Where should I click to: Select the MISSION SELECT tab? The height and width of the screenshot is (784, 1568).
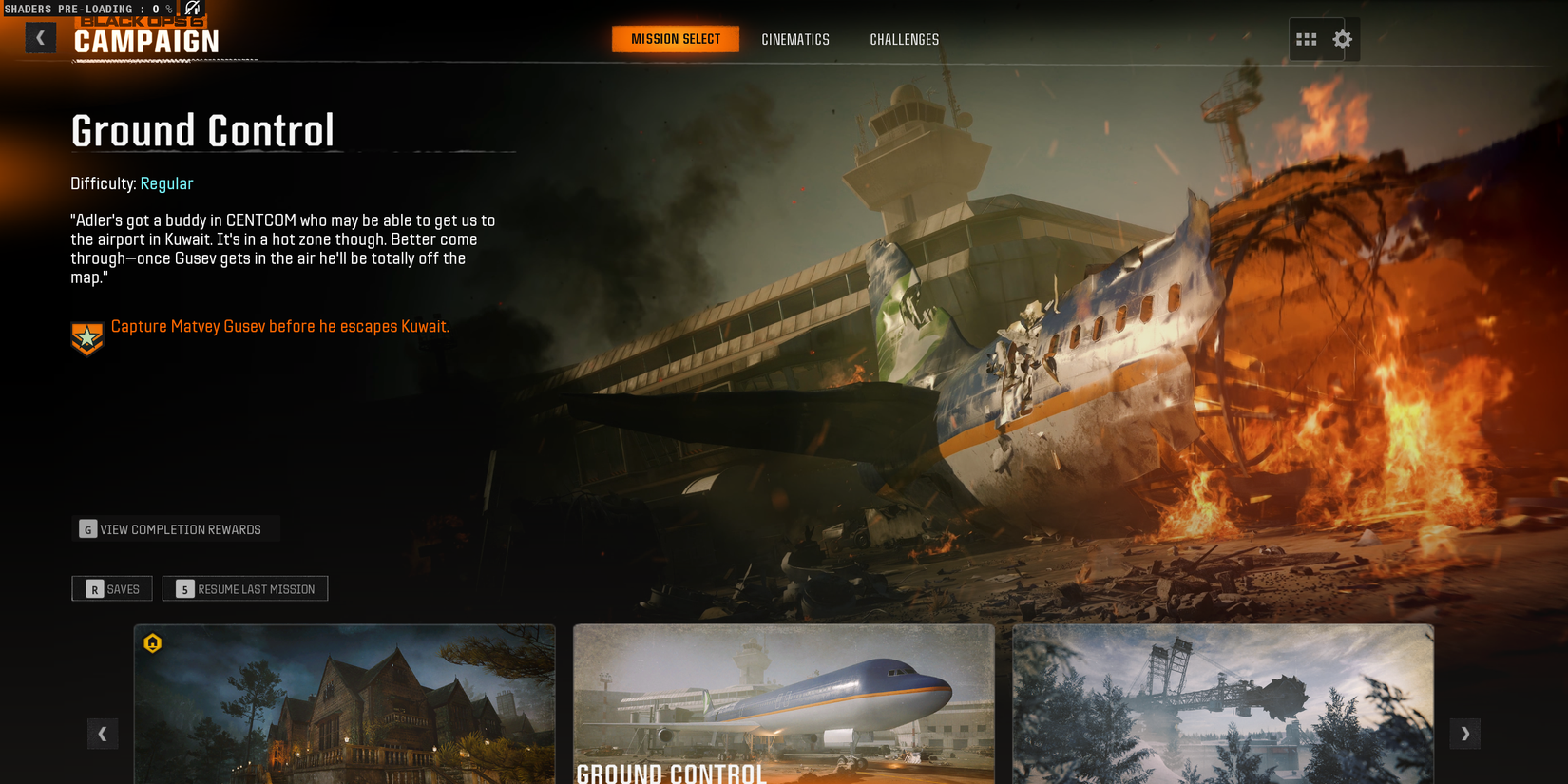point(675,39)
